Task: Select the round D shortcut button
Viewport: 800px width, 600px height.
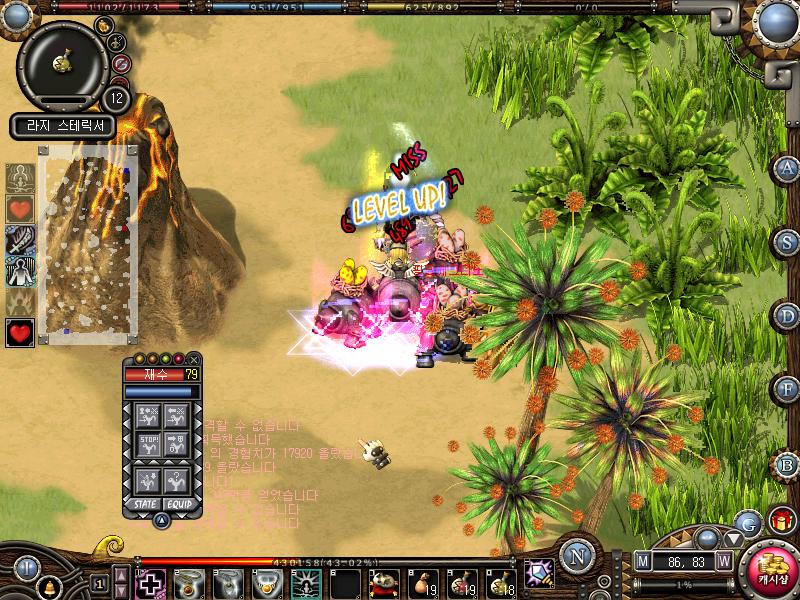Action: (788, 316)
